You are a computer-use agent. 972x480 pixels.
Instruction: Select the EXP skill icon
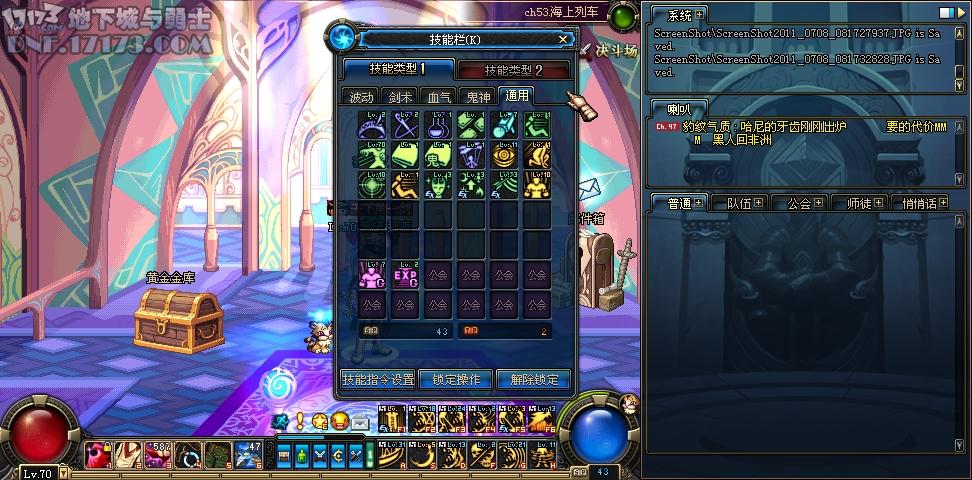406,276
